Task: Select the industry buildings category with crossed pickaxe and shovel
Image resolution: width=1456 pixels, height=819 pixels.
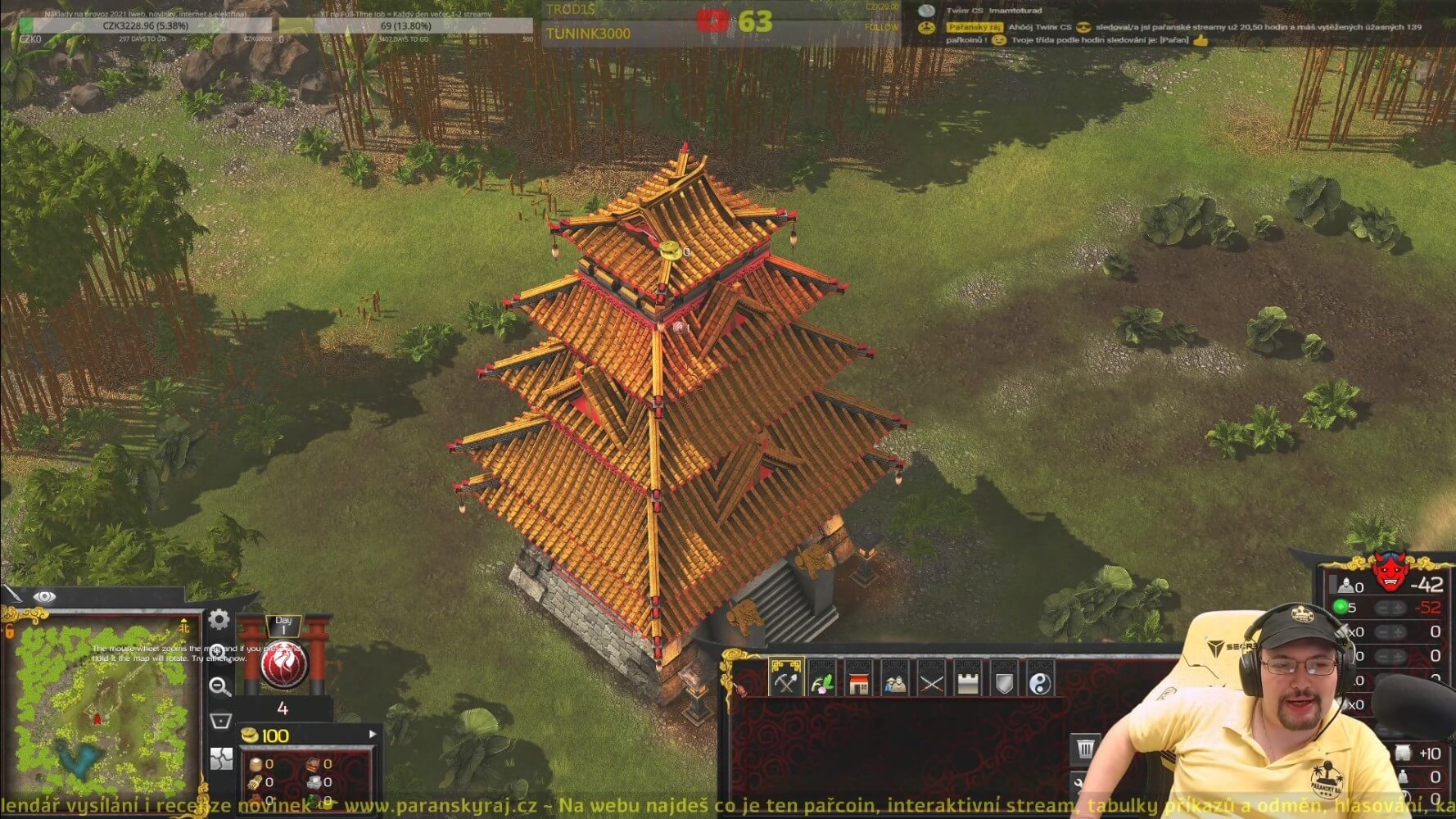Action: click(785, 679)
